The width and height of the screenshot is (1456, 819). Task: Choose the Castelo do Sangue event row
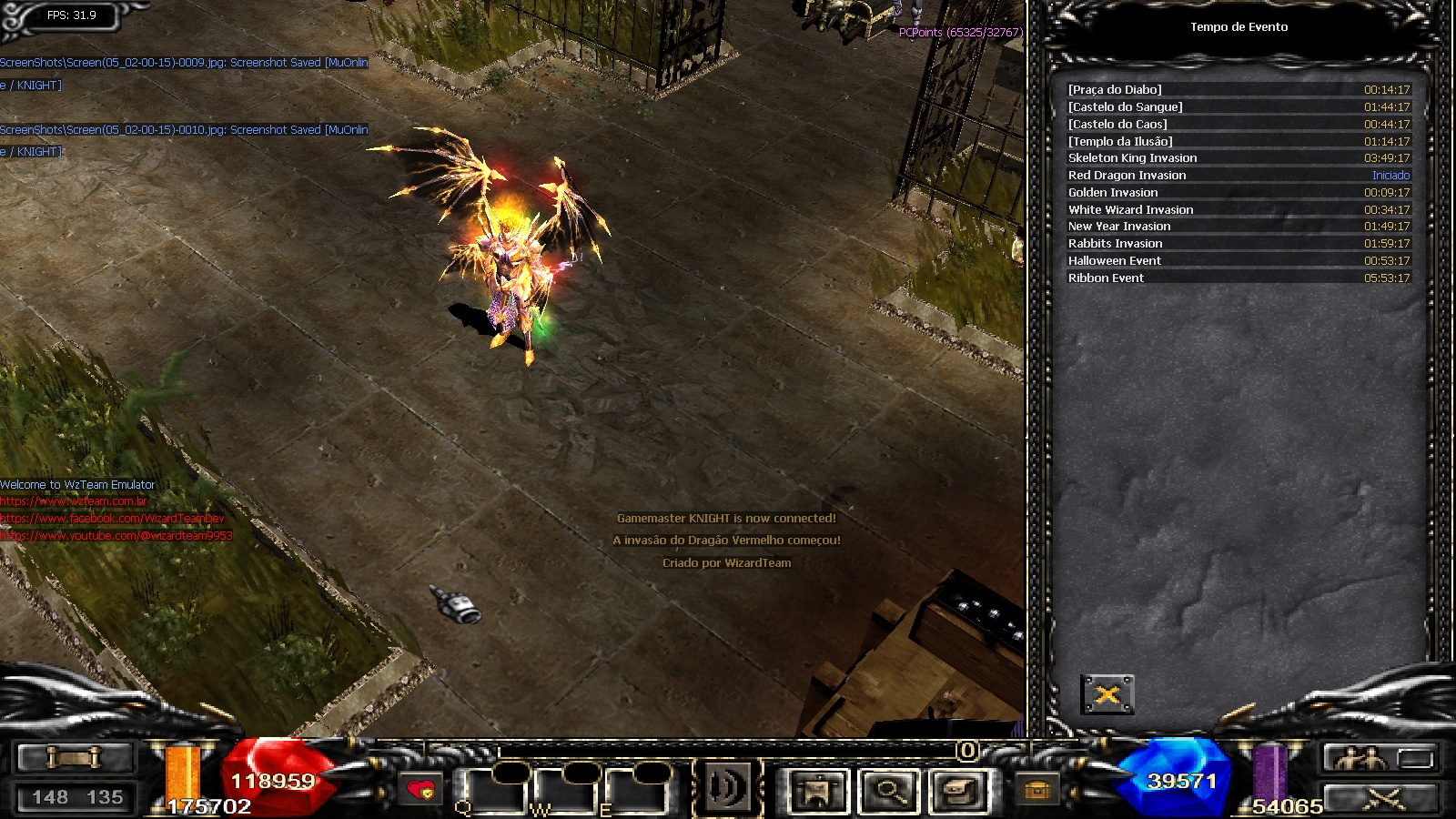tap(1238, 106)
